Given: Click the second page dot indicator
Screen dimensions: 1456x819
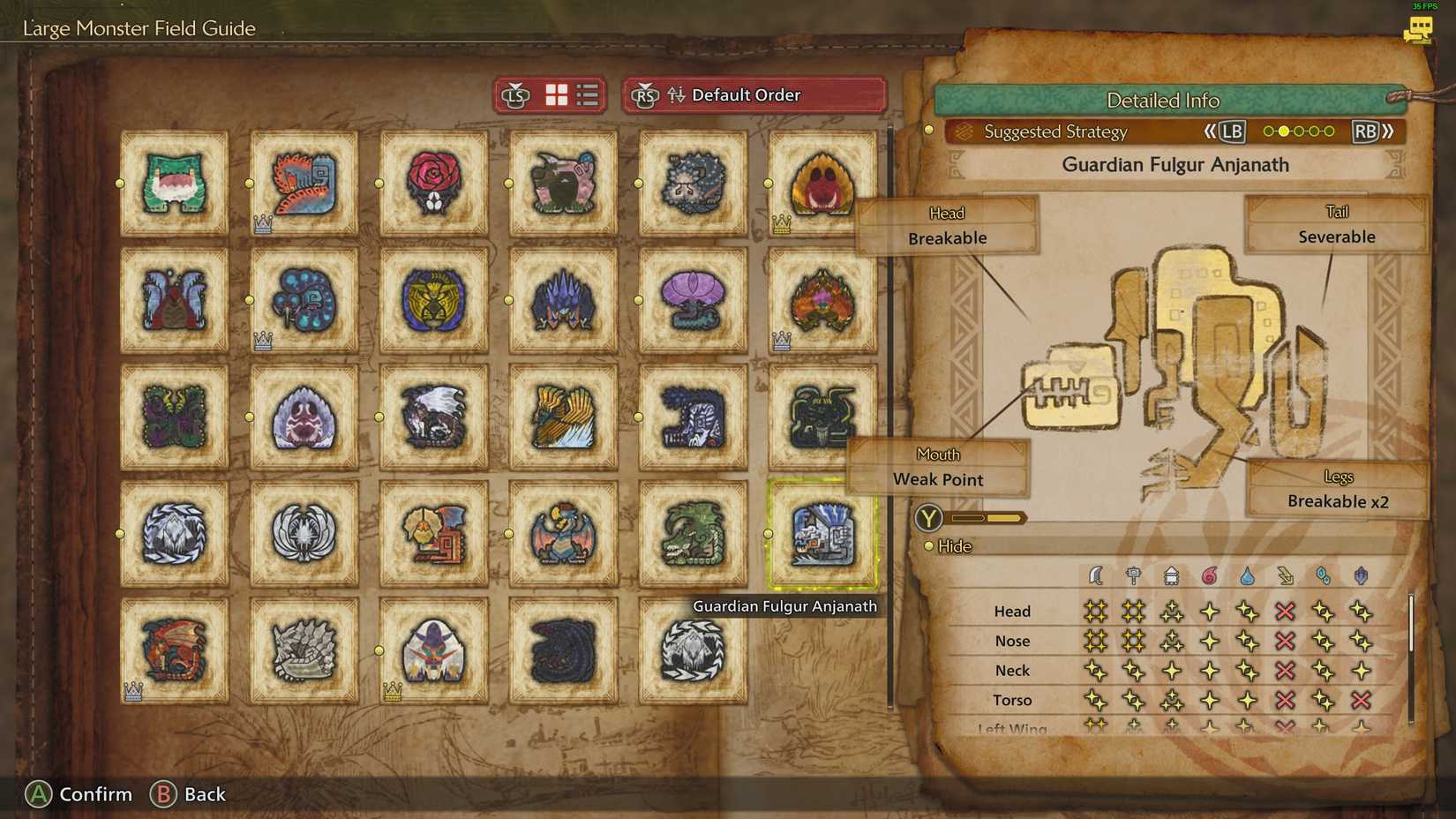Looking at the screenshot, I should (x=1284, y=131).
